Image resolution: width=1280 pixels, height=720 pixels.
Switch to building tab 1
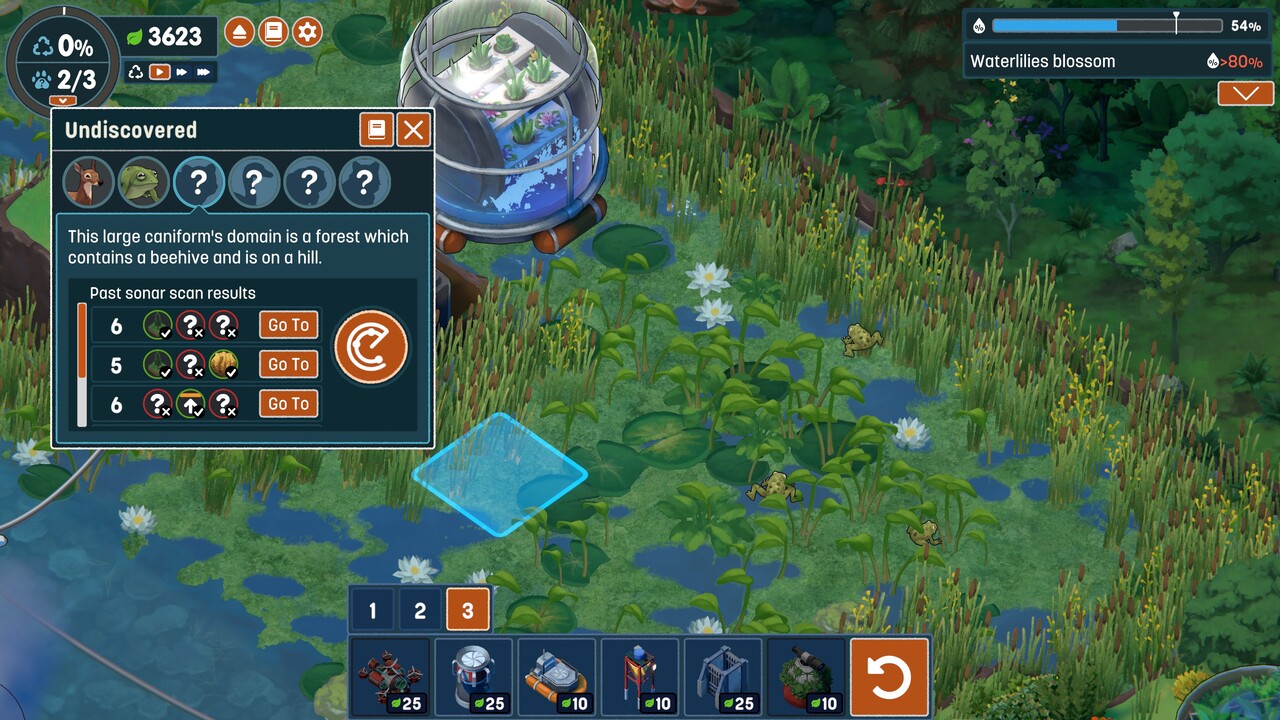tap(373, 610)
